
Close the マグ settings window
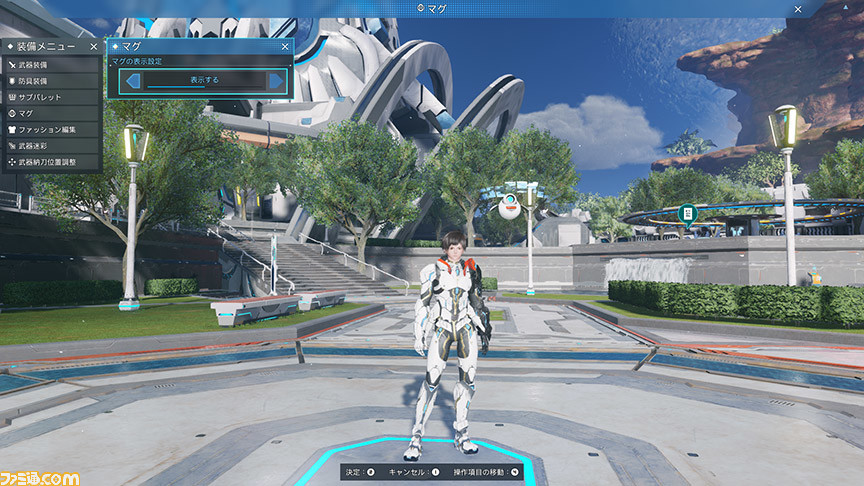point(285,46)
